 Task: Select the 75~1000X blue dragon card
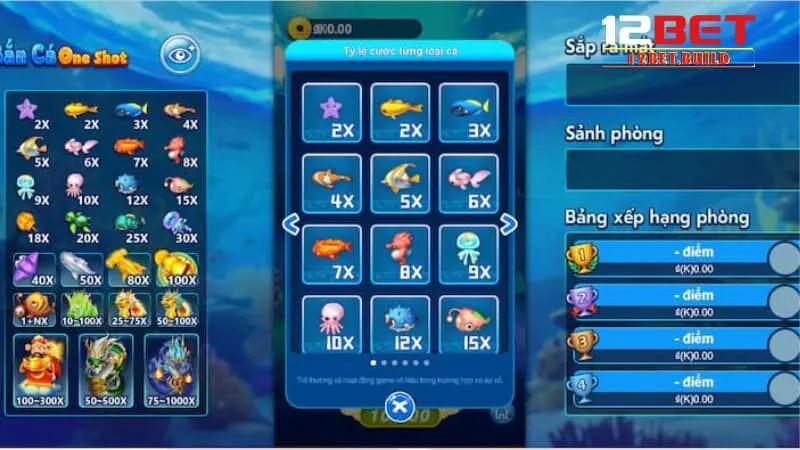coord(171,370)
